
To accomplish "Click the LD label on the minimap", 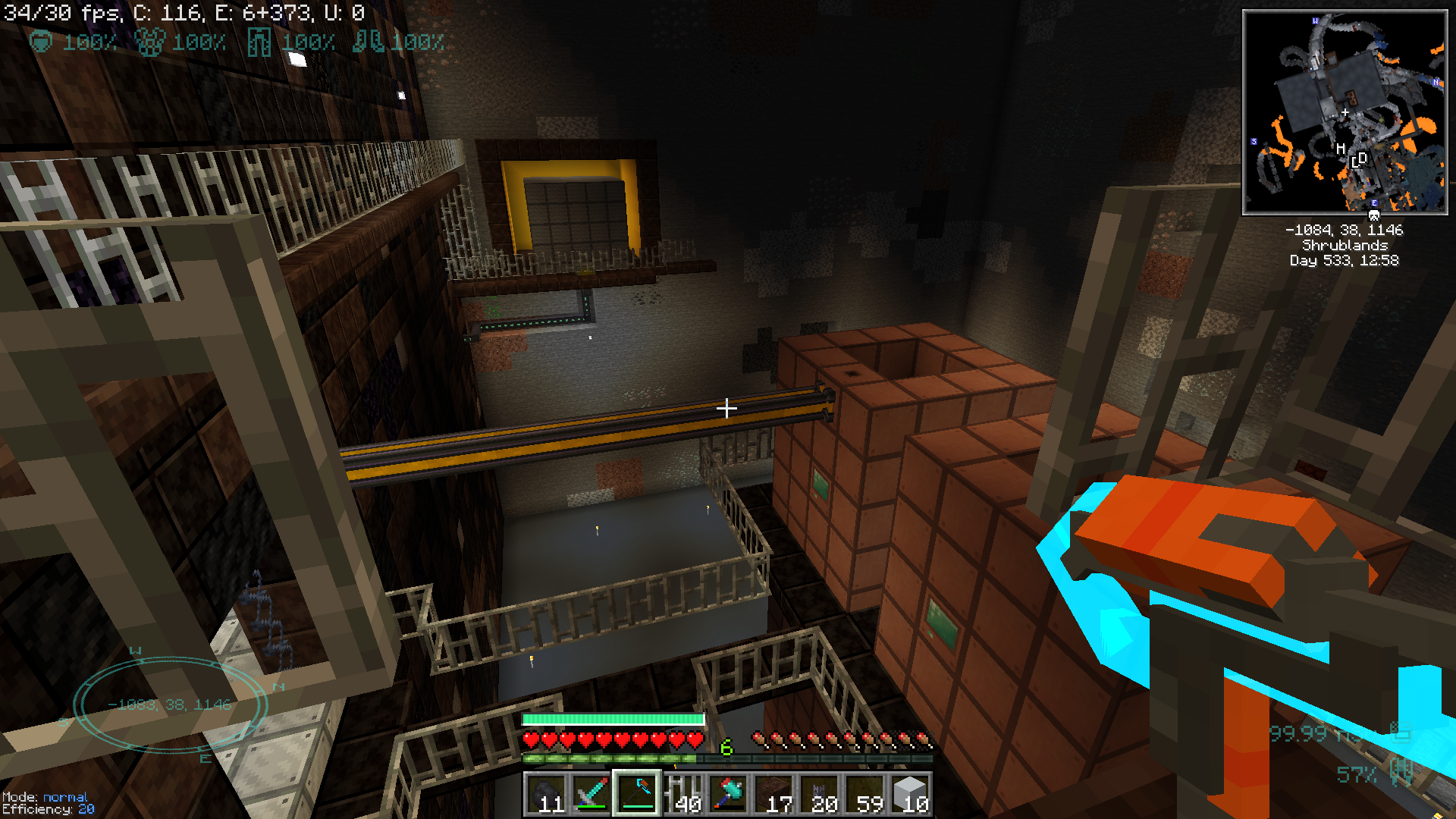I will coord(1357,160).
